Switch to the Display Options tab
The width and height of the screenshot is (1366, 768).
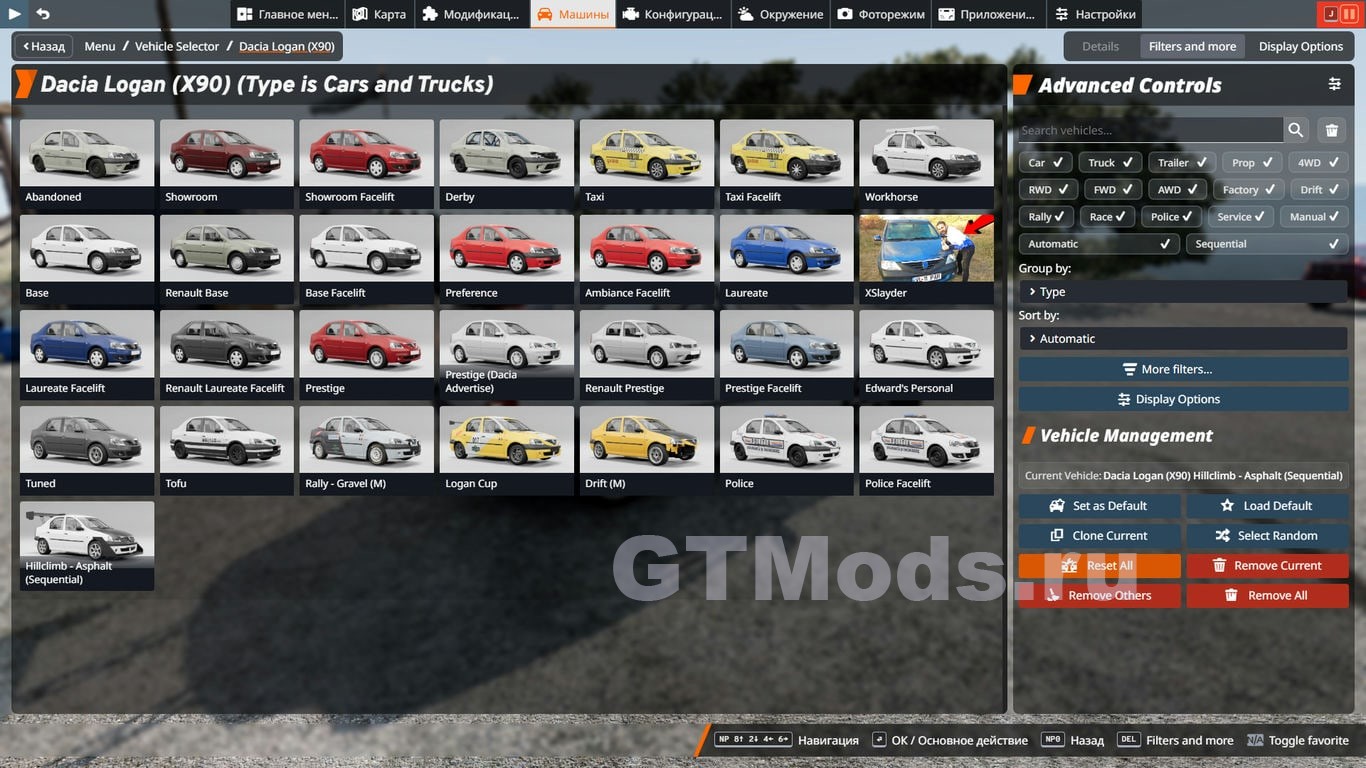pos(1300,46)
